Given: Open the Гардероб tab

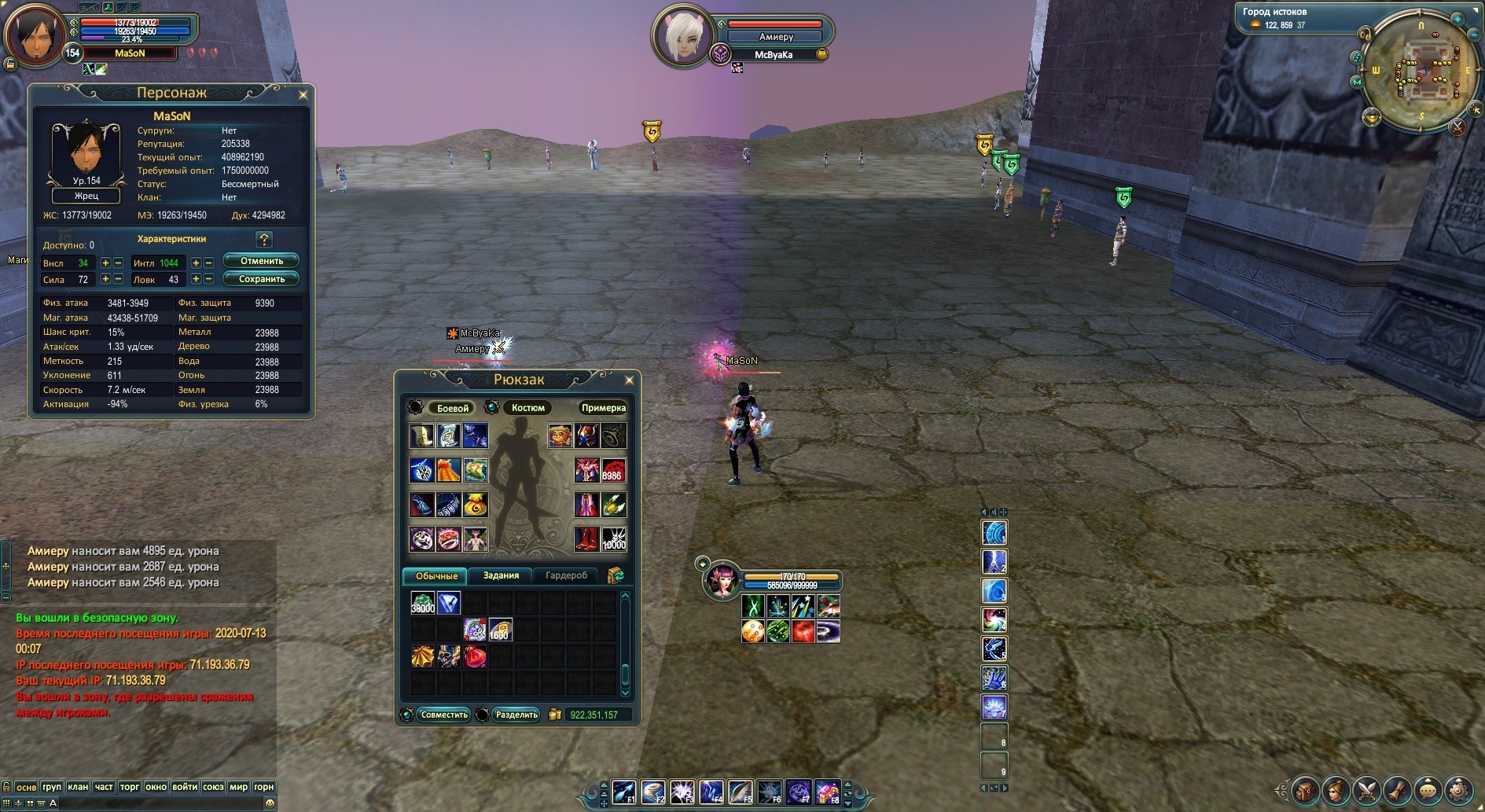Looking at the screenshot, I should tap(566, 576).
